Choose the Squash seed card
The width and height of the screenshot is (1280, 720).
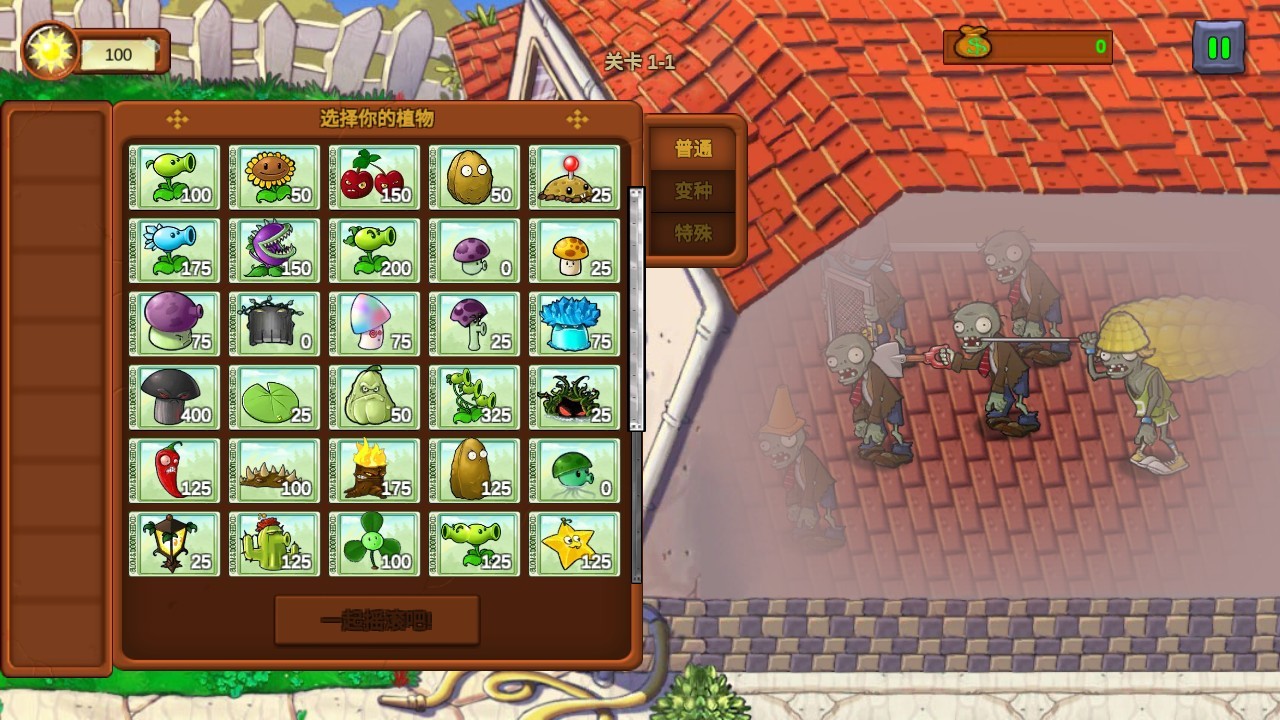tap(374, 397)
